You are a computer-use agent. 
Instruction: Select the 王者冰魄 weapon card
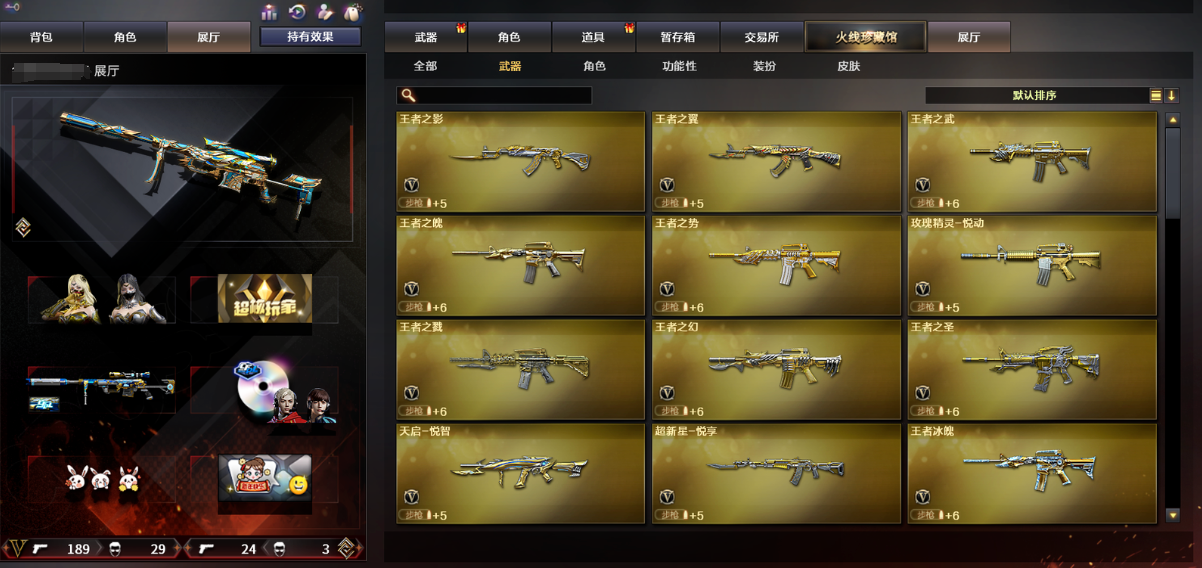[1032, 473]
